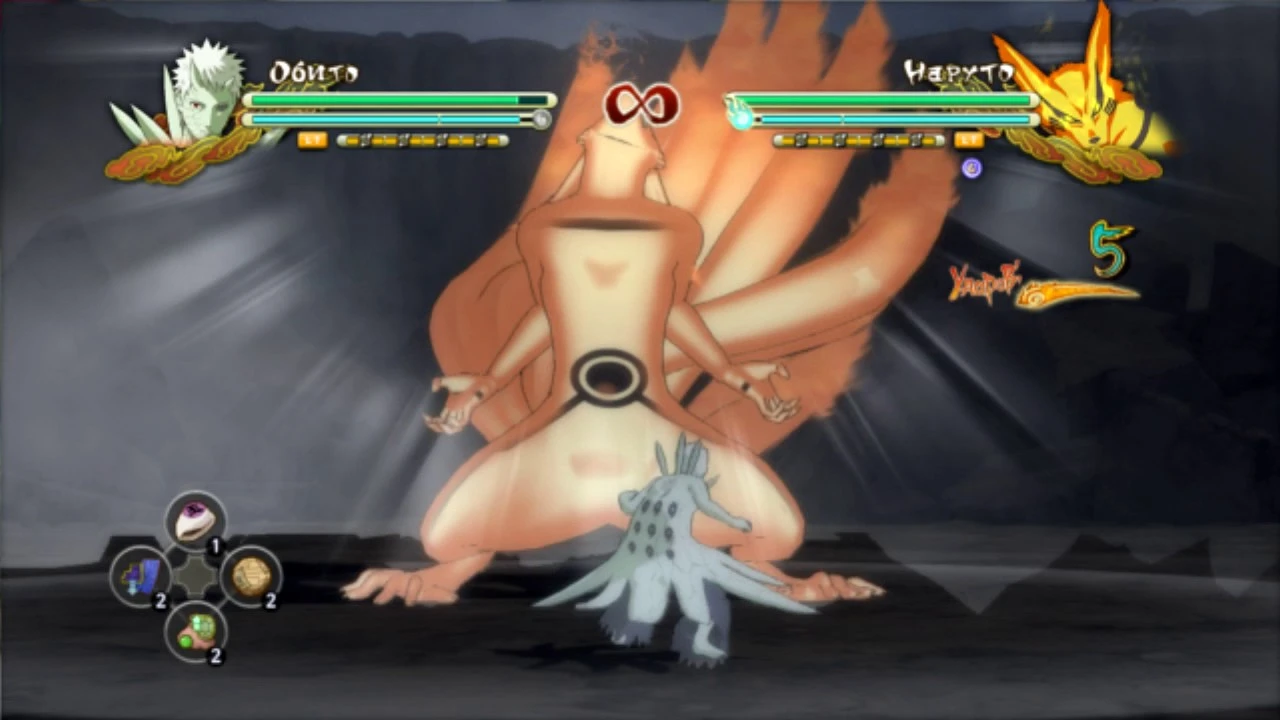Select the frog wallet item at the bottom
1280x720 pixels.
pos(196,634)
